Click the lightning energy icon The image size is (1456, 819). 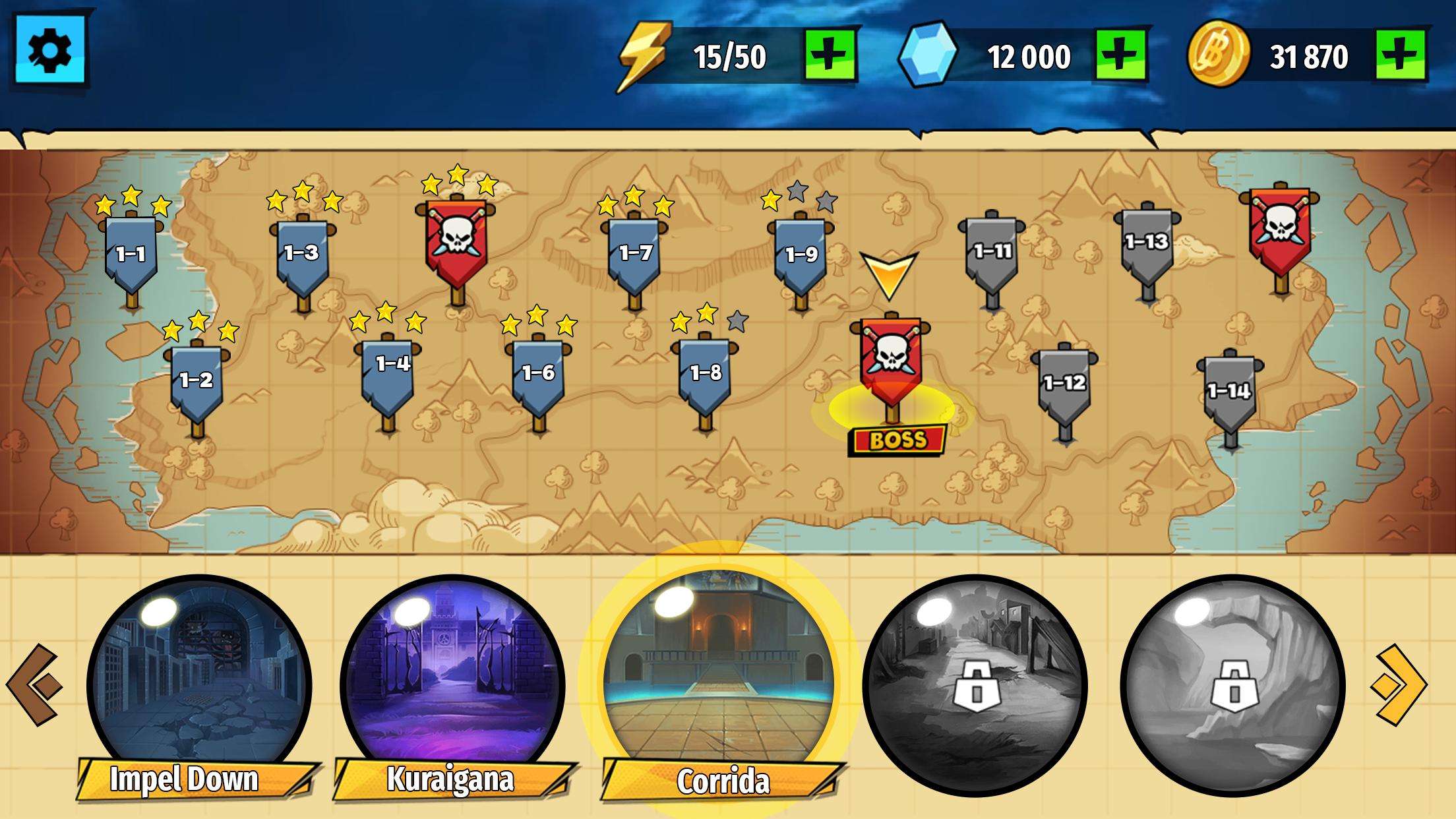[643, 55]
